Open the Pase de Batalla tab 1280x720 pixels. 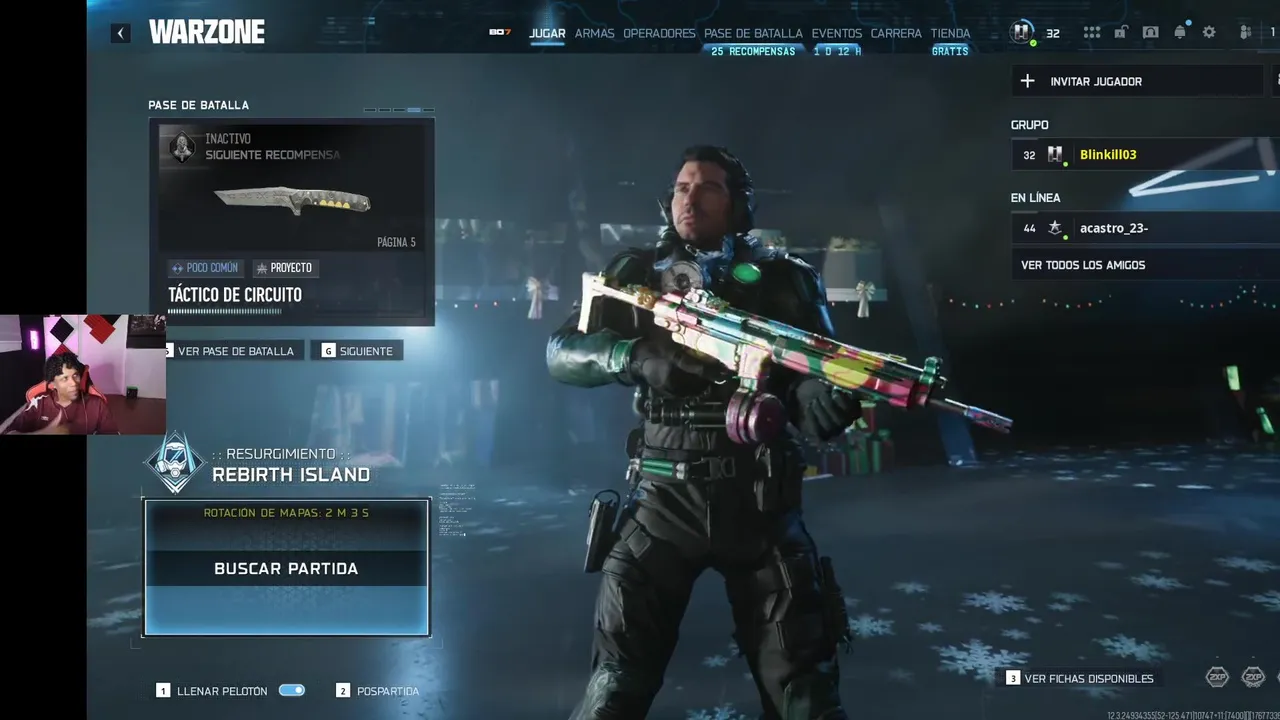[x=753, y=33]
